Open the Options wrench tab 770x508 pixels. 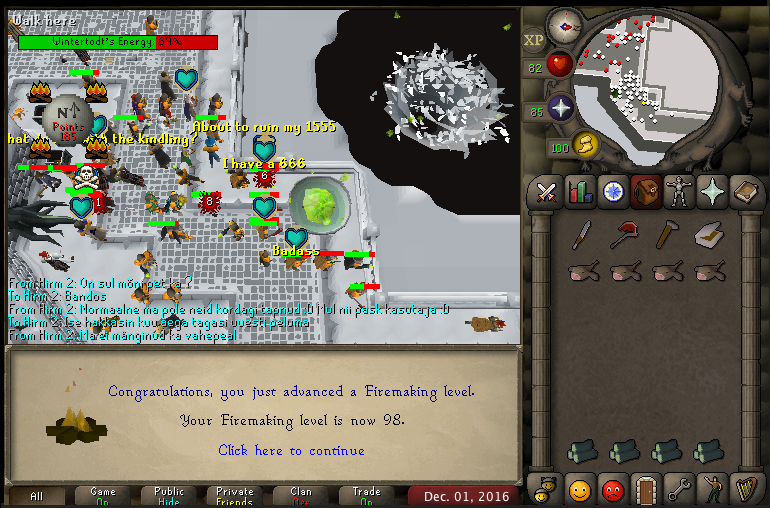click(x=678, y=489)
